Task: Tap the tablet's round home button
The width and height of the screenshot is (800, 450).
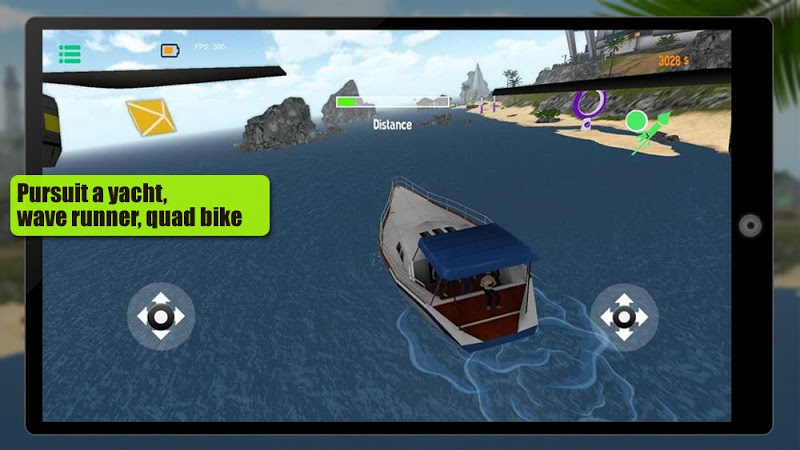Action: pos(750,225)
